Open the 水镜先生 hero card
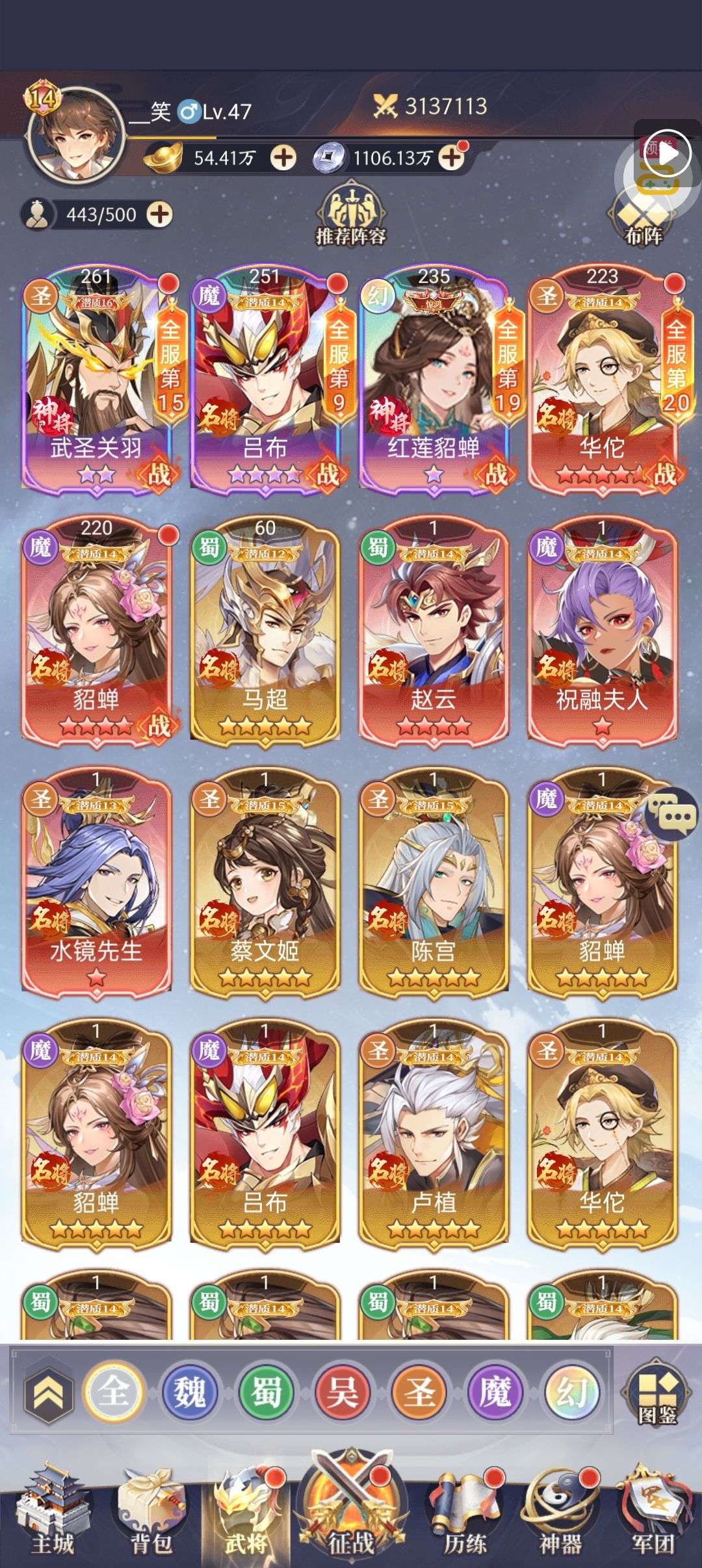This screenshot has width=702, height=1568. [x=96, y=882]
